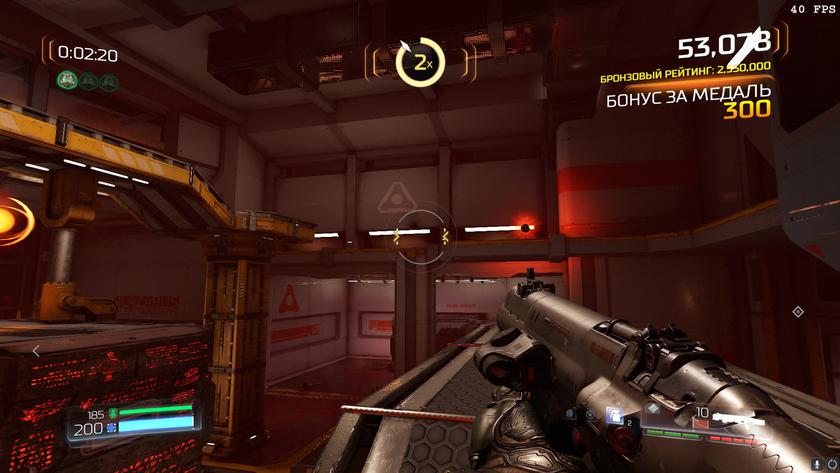Click the microphone icon
This screenshot has width=840, height=473.
pos(568,413)
